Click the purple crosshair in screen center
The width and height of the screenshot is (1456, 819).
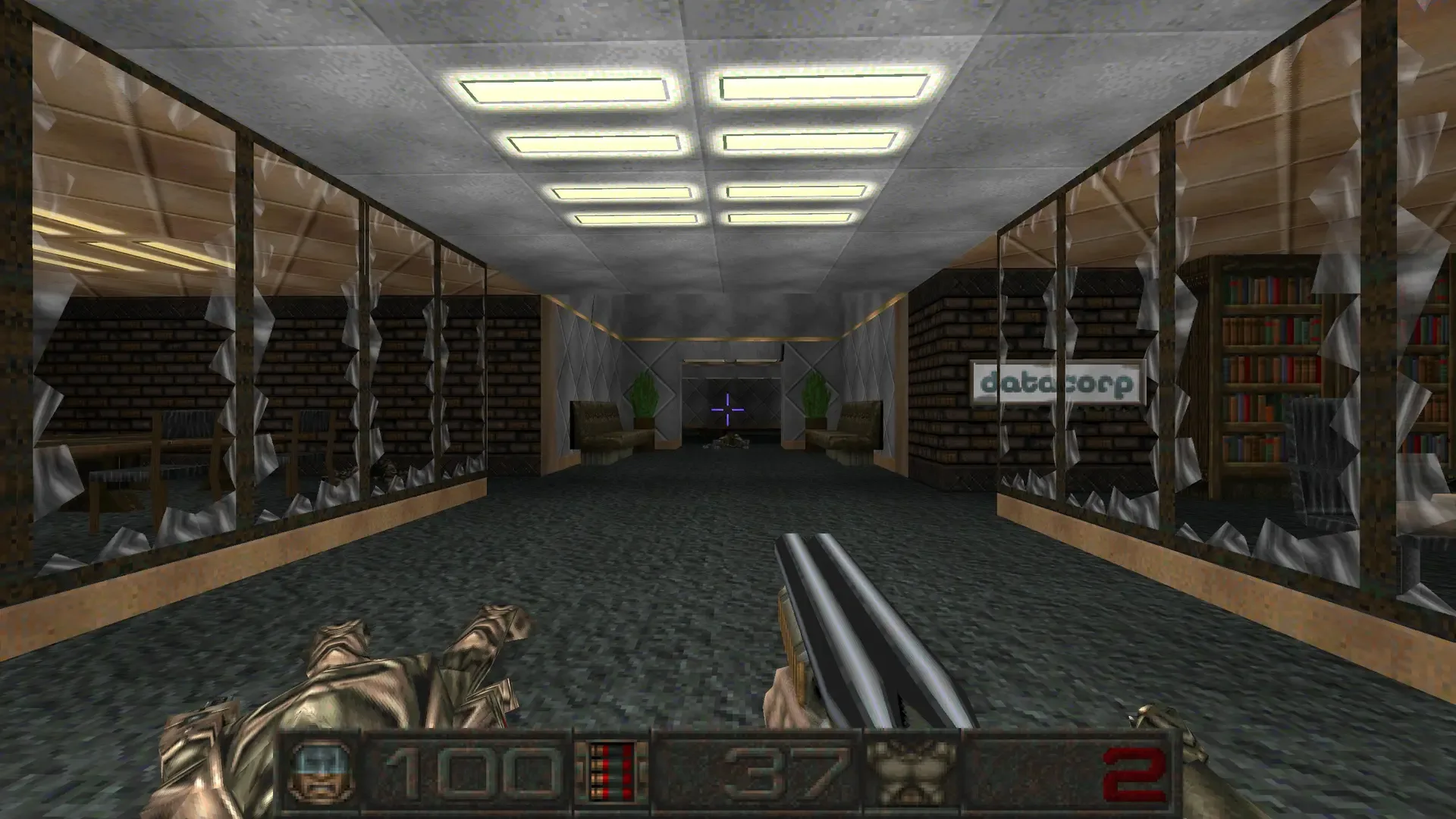727,408
